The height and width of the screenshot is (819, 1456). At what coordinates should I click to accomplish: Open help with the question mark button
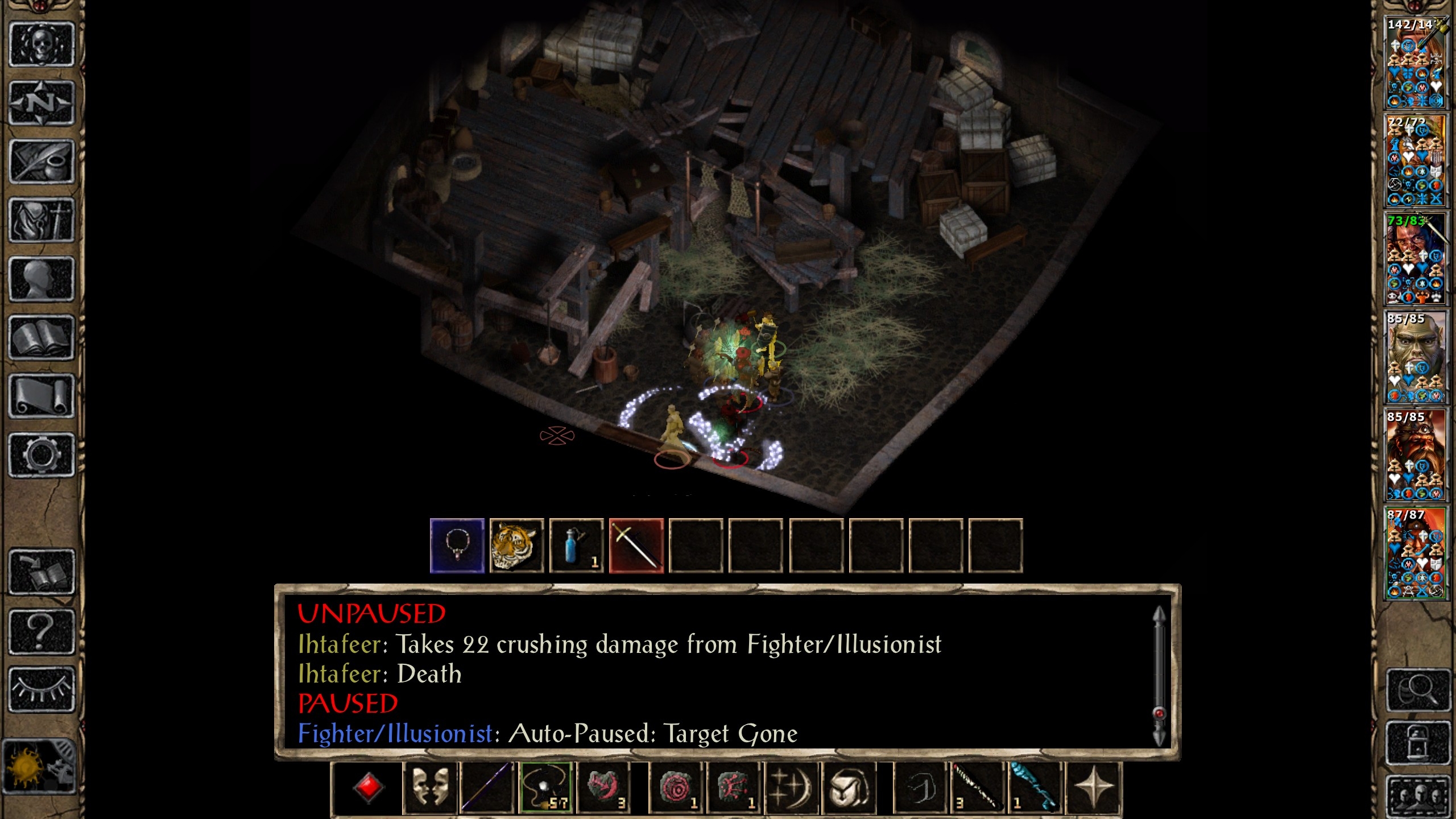[x=42, y=631]
